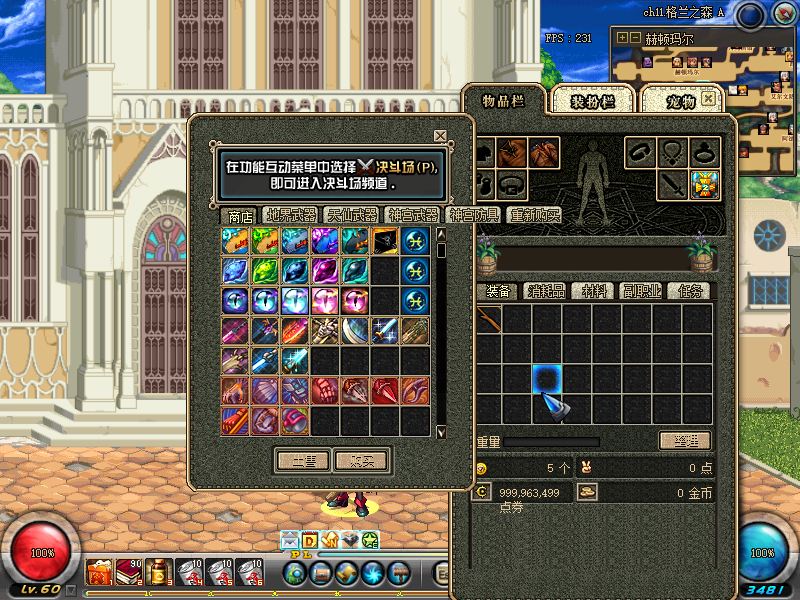Close the shop window
The image size is (800, 600).
click(x=440, y=136)
